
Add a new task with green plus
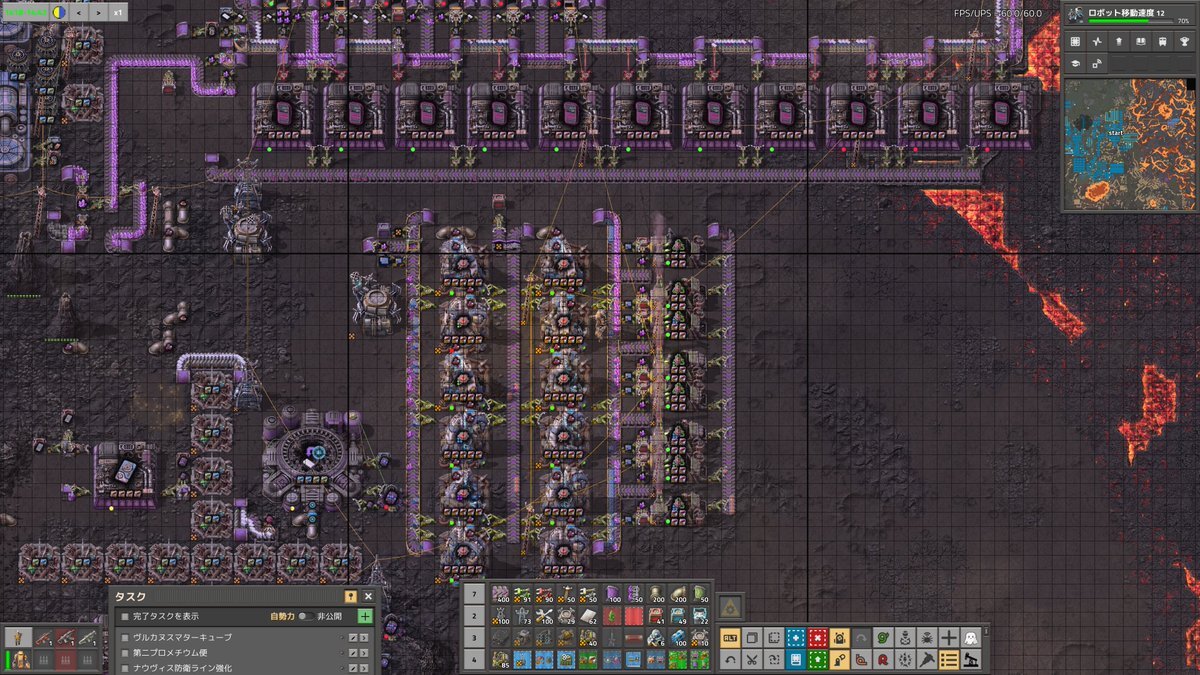[364, 616]
